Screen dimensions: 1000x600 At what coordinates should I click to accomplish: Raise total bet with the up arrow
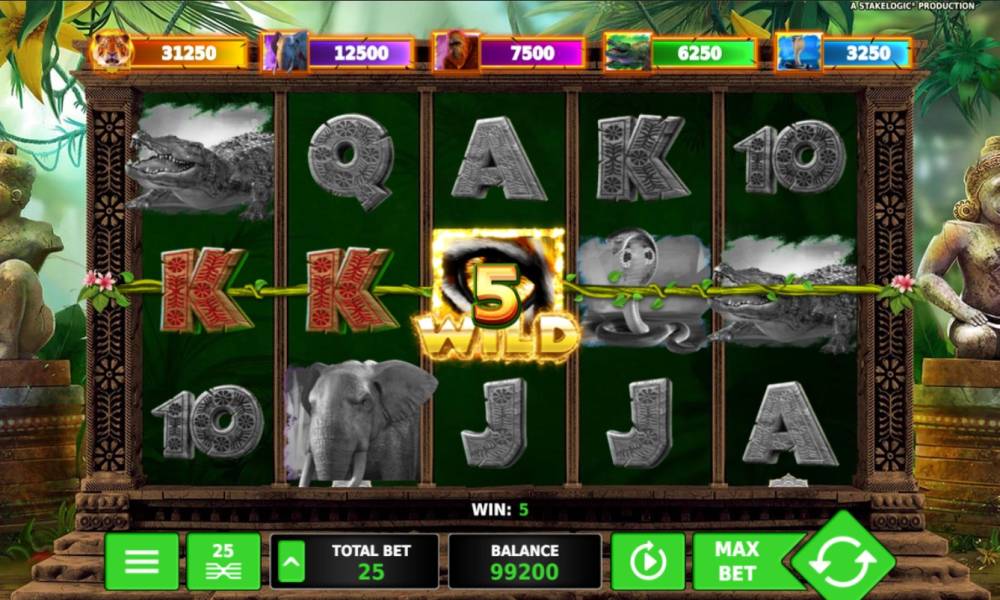point(291,562)
